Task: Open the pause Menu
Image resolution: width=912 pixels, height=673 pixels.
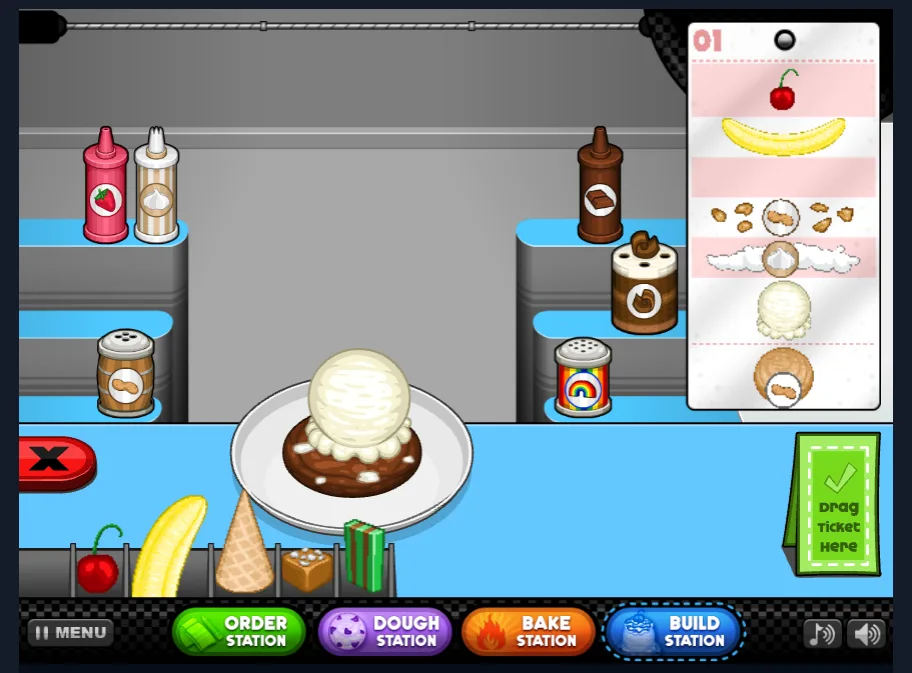Action: pyautogui.click(x=70, y=632)
